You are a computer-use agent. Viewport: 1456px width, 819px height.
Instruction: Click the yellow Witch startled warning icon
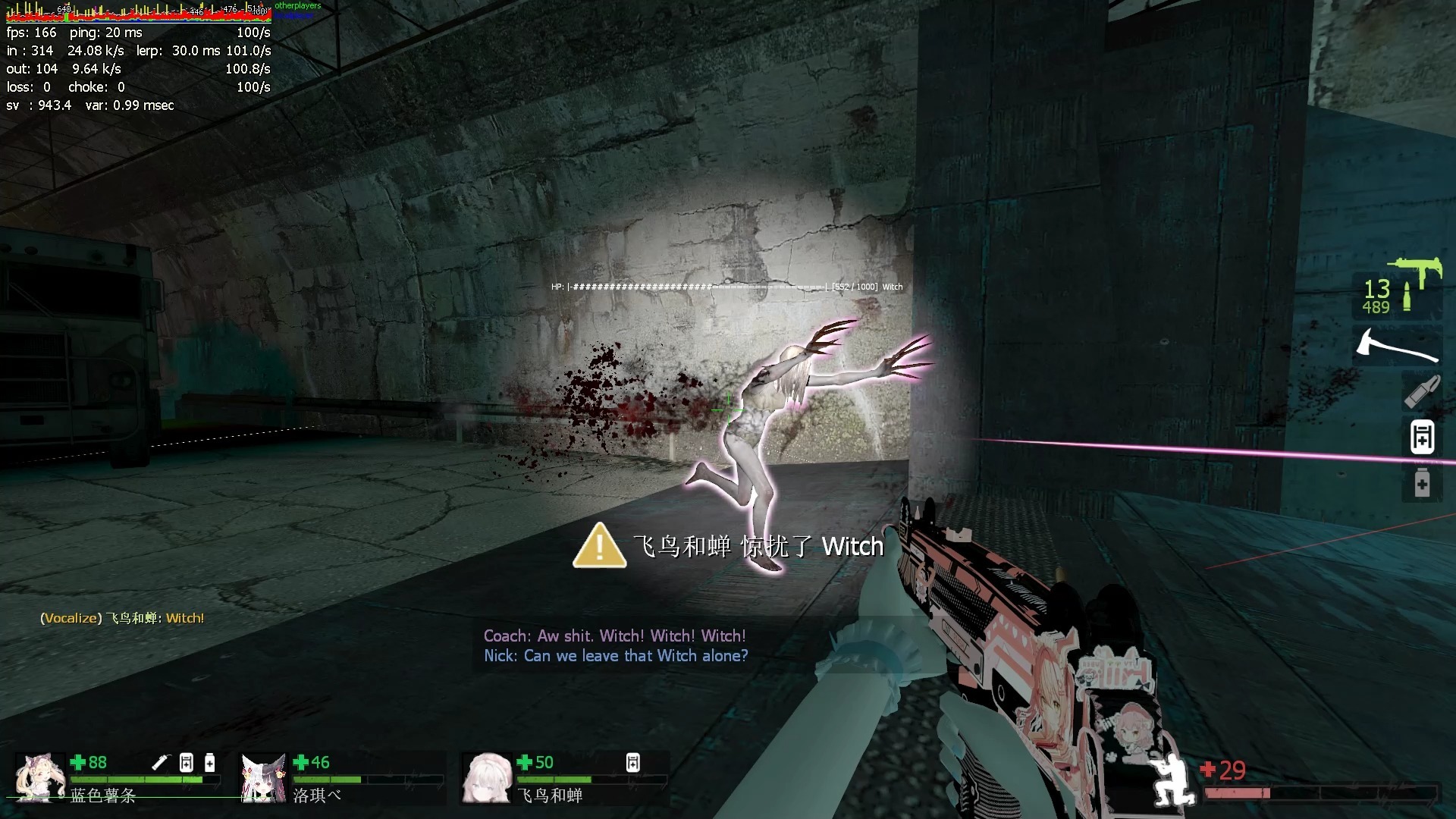click(599, 546)
